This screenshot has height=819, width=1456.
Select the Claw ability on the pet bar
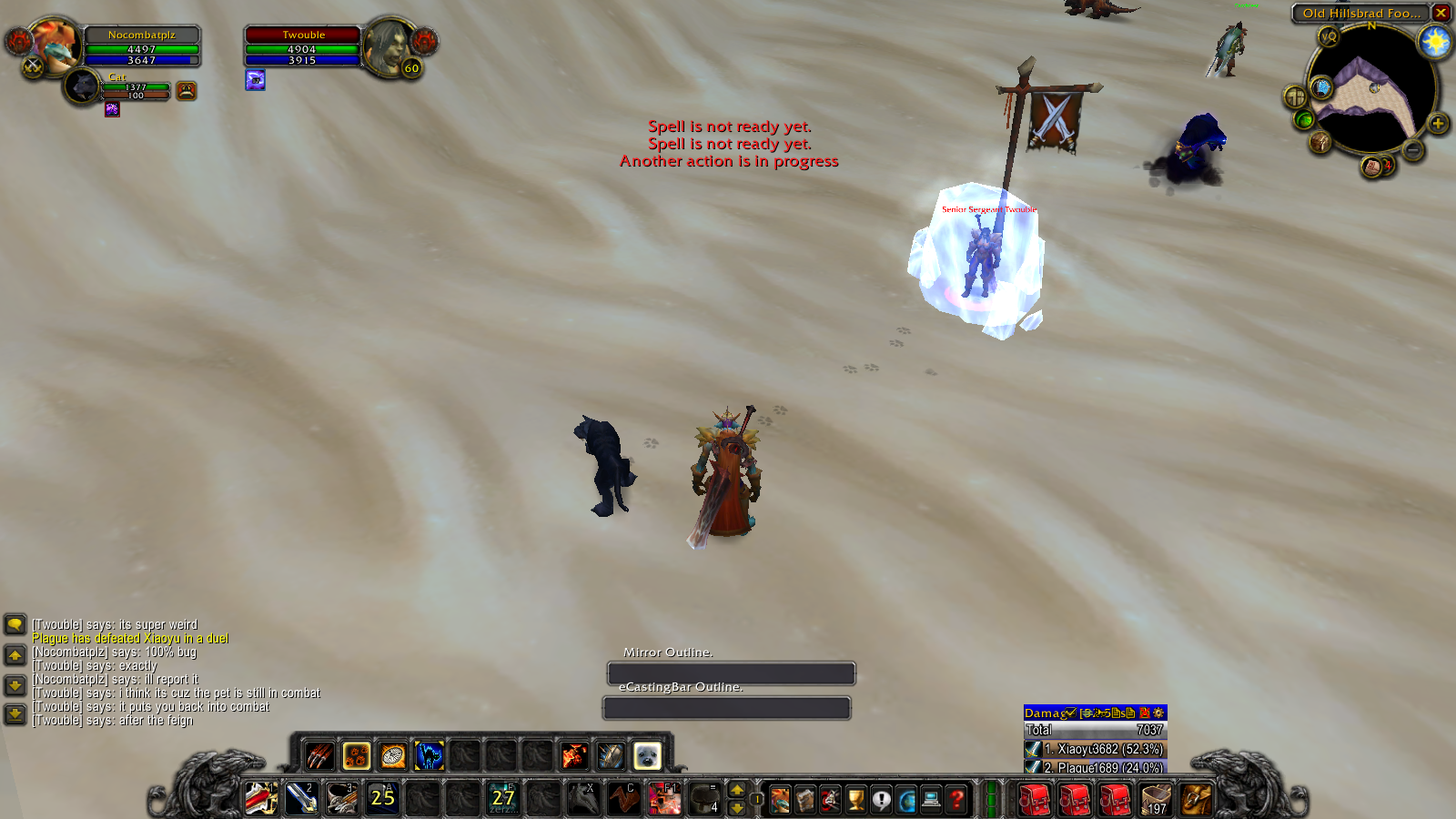point(318,756)
